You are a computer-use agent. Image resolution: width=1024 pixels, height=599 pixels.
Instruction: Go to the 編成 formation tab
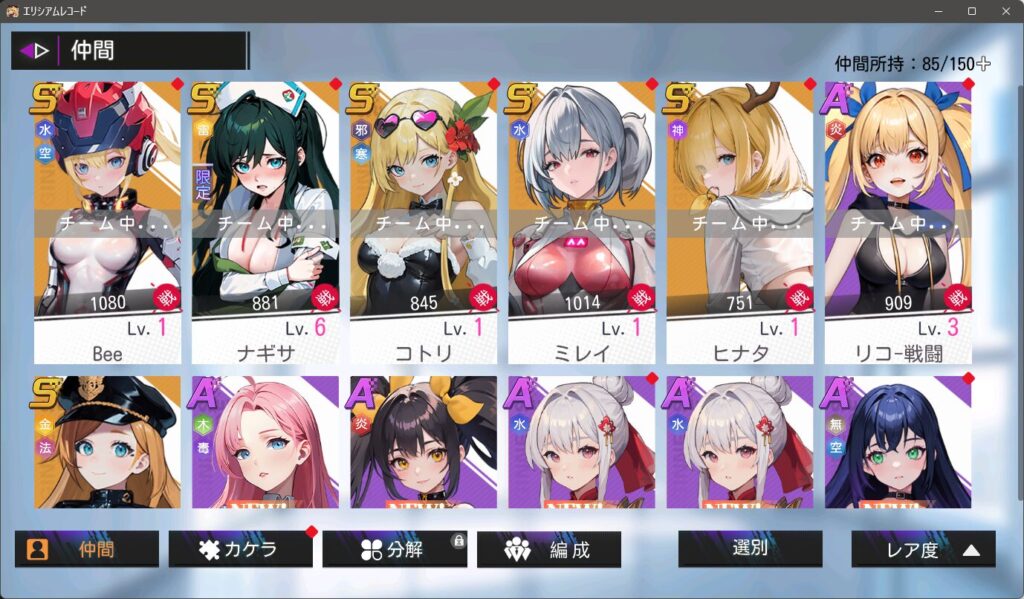548,549
